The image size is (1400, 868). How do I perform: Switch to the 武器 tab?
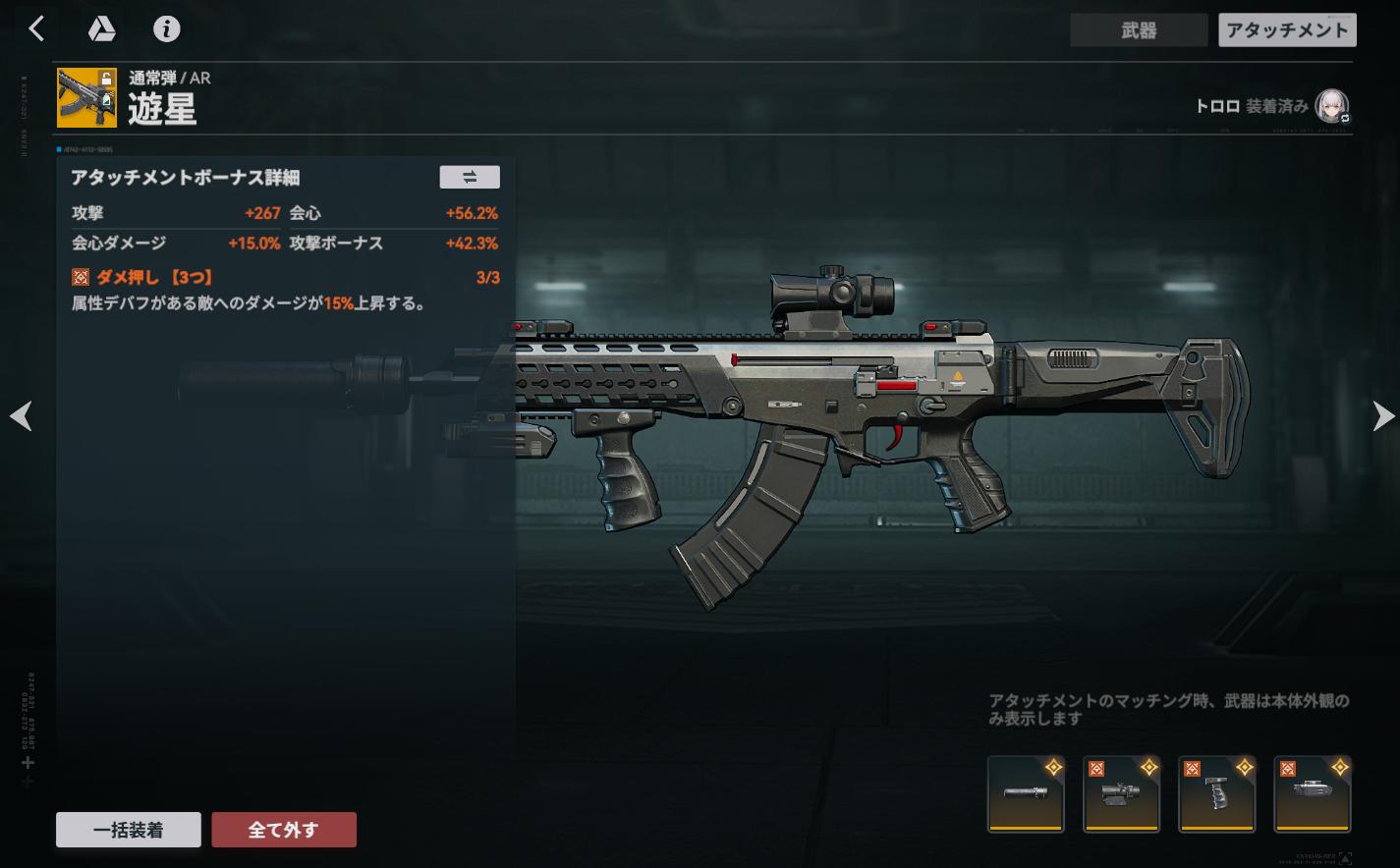[x=1139, y=30]
